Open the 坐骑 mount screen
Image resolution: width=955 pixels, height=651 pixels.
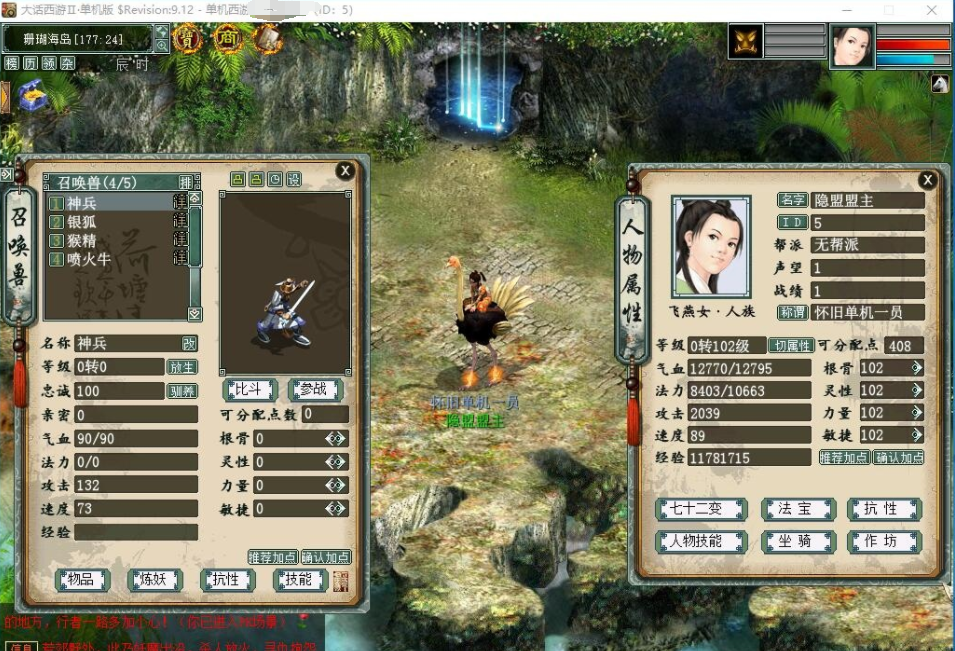(798, 542)
